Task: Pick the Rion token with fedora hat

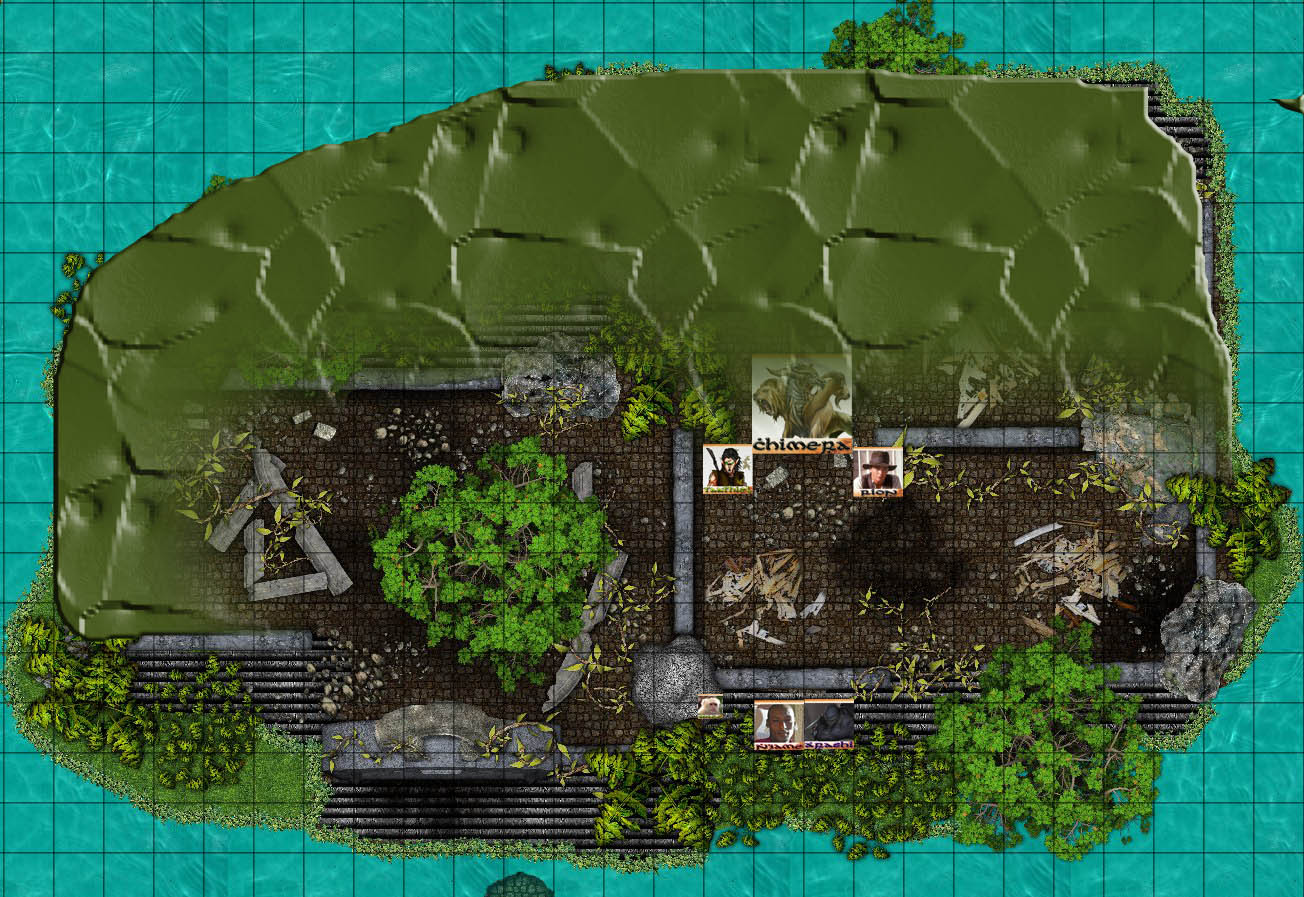Action: point(878,471)
